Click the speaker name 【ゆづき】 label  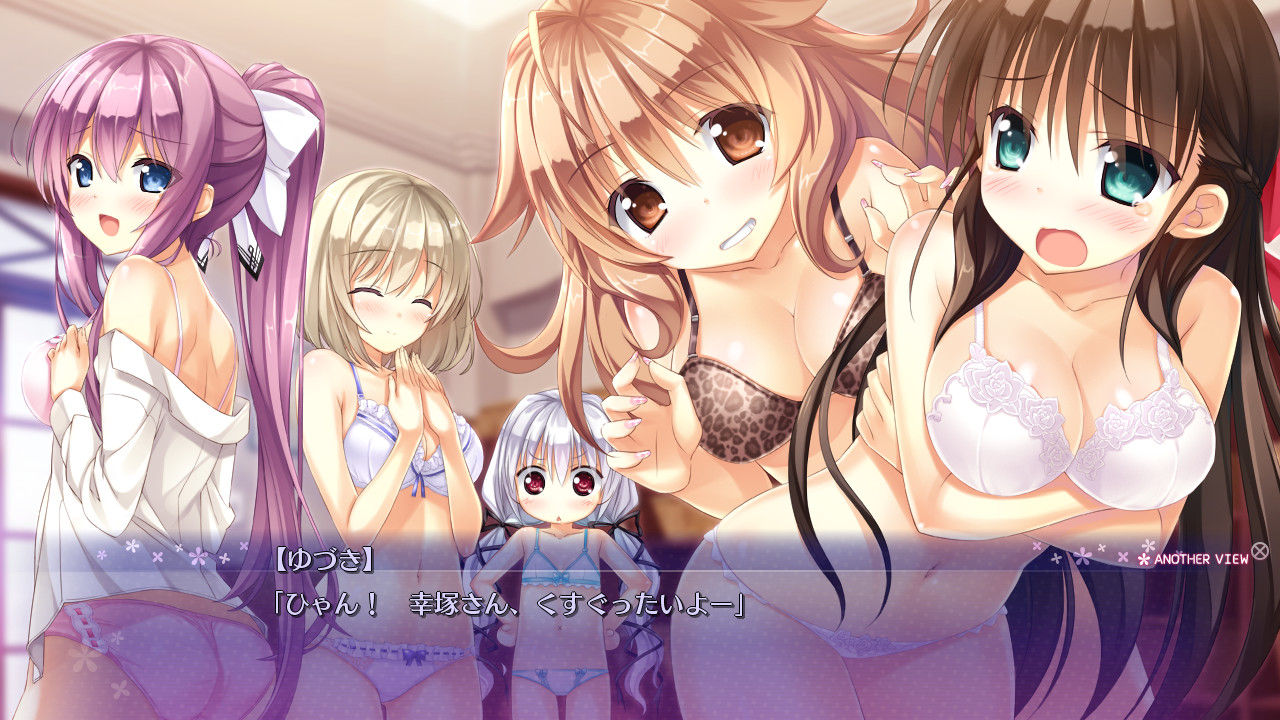(325, 559)
